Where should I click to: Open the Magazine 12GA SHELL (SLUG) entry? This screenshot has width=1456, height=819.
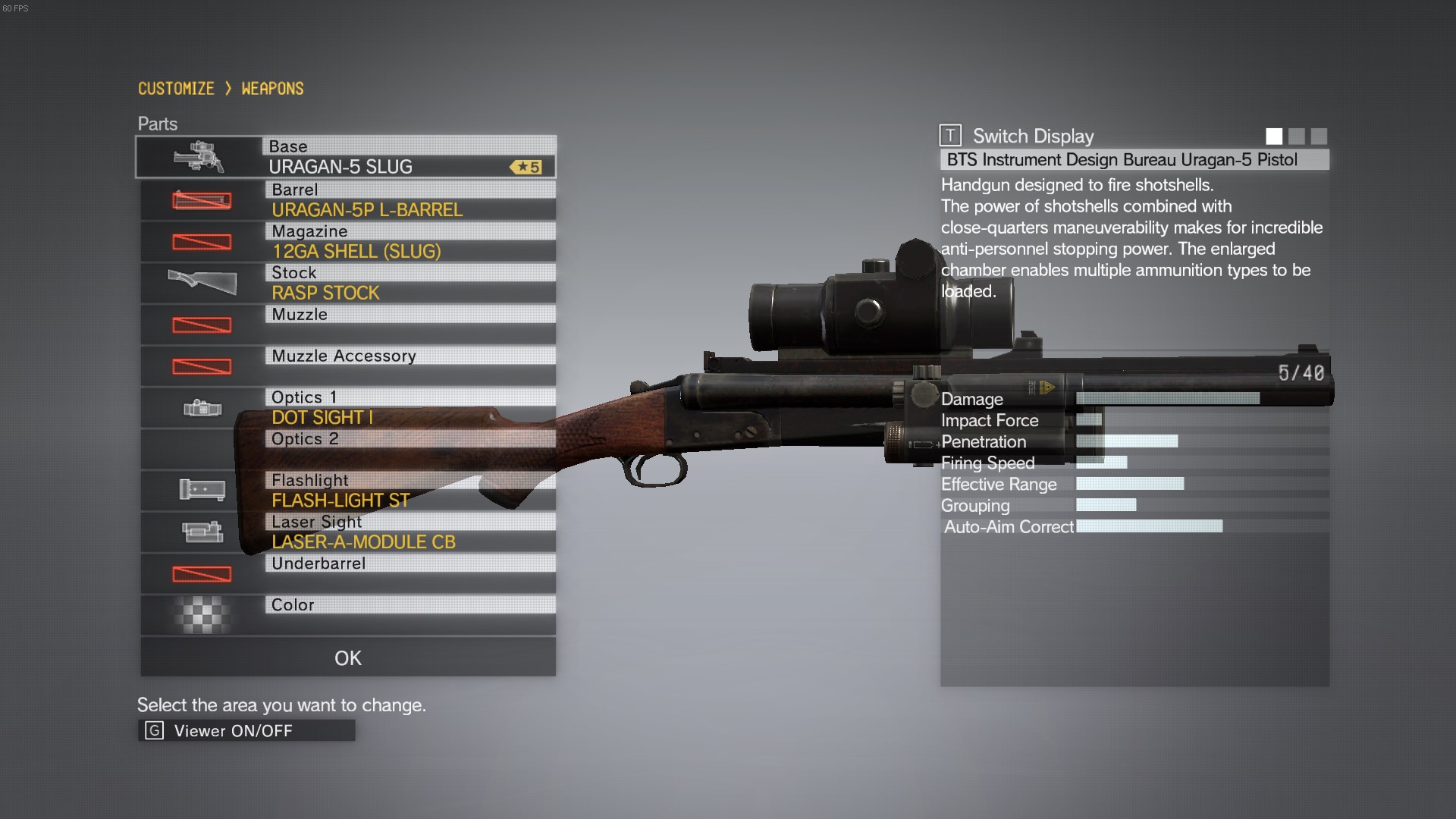tap(347, 242)
